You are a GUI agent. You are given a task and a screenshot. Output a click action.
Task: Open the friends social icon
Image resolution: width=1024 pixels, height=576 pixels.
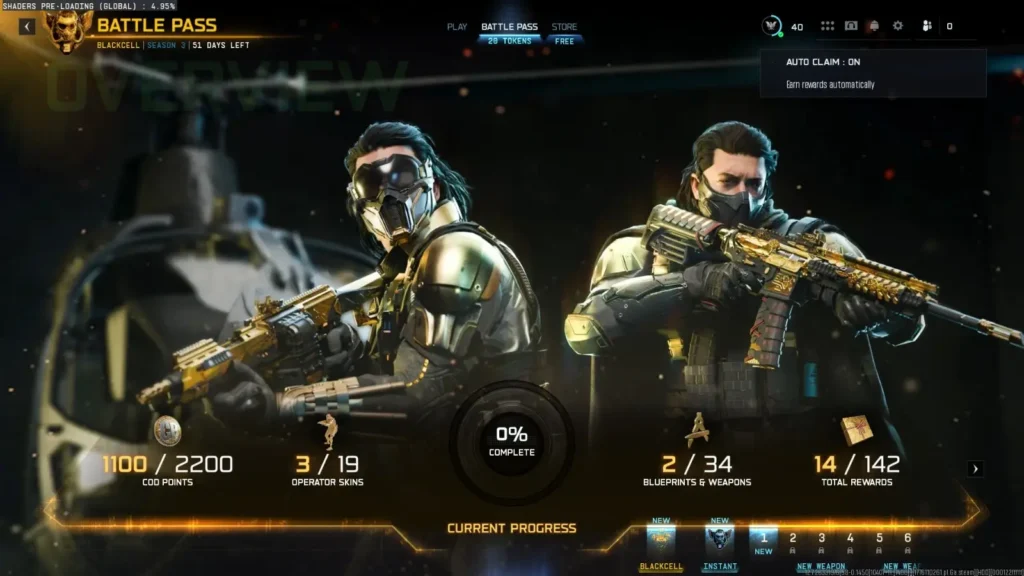(x=926, y=26)
